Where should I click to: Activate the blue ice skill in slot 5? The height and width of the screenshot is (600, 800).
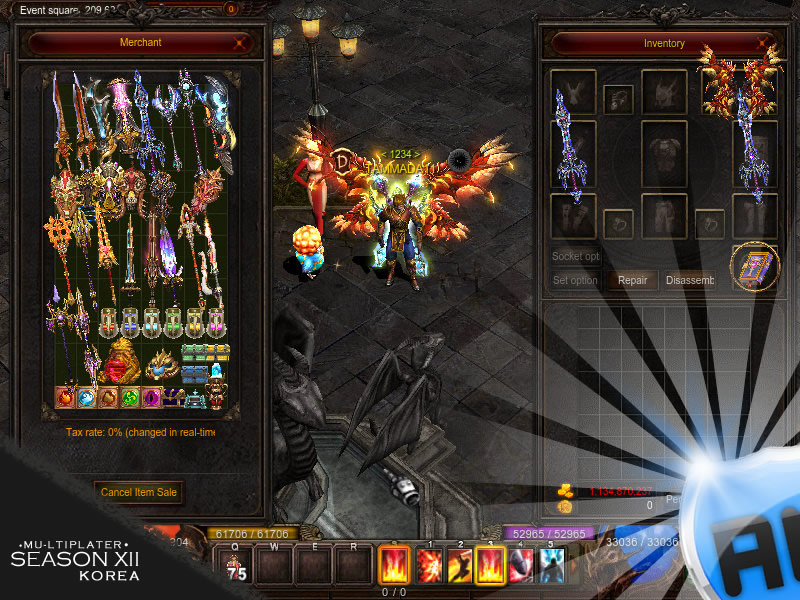coord(551,566)
